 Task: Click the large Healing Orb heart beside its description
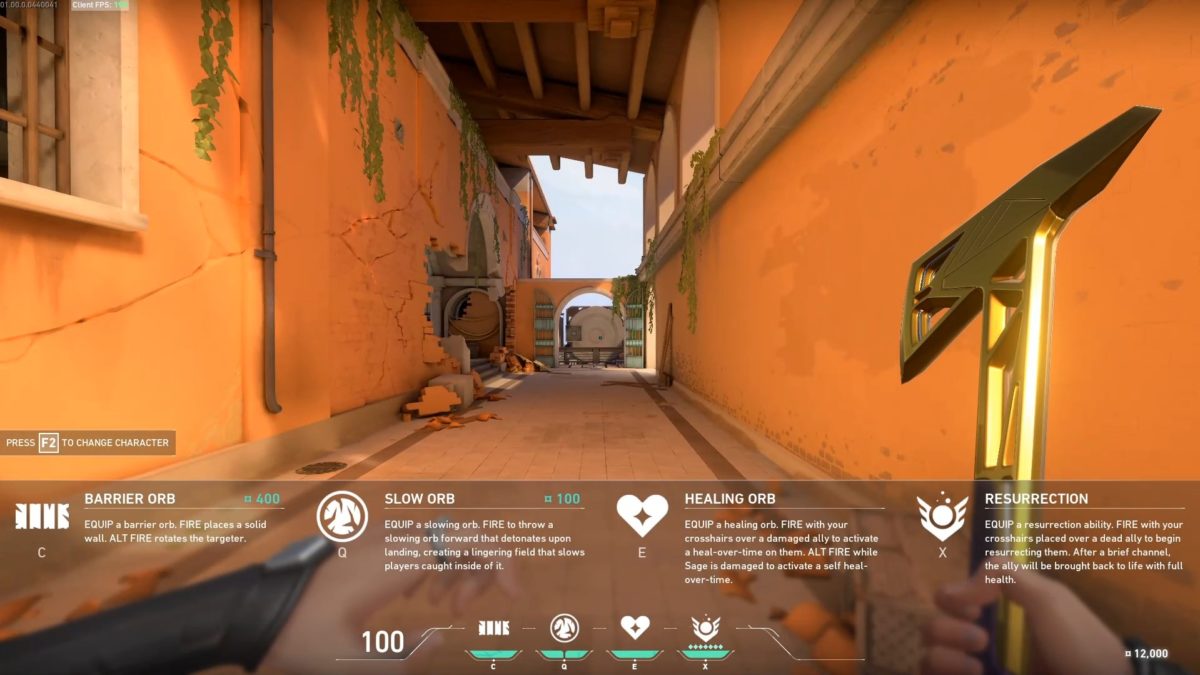point(642,515)
